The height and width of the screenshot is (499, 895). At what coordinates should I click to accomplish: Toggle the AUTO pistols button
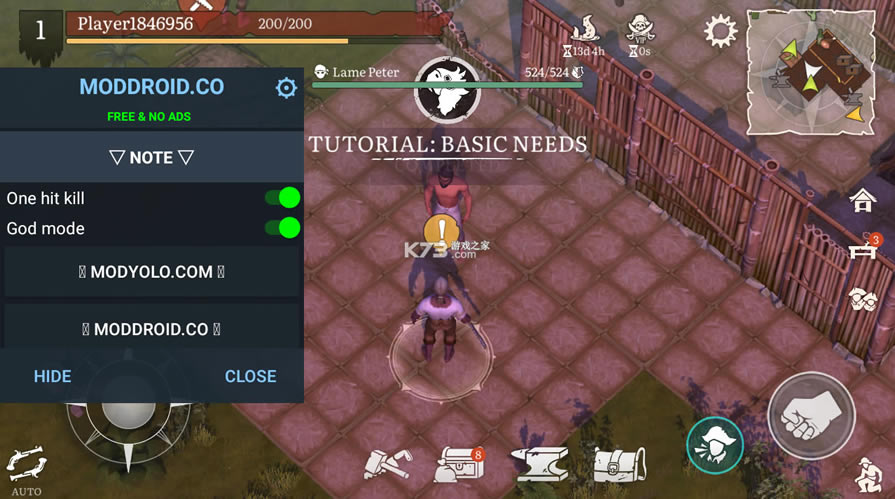25,468
